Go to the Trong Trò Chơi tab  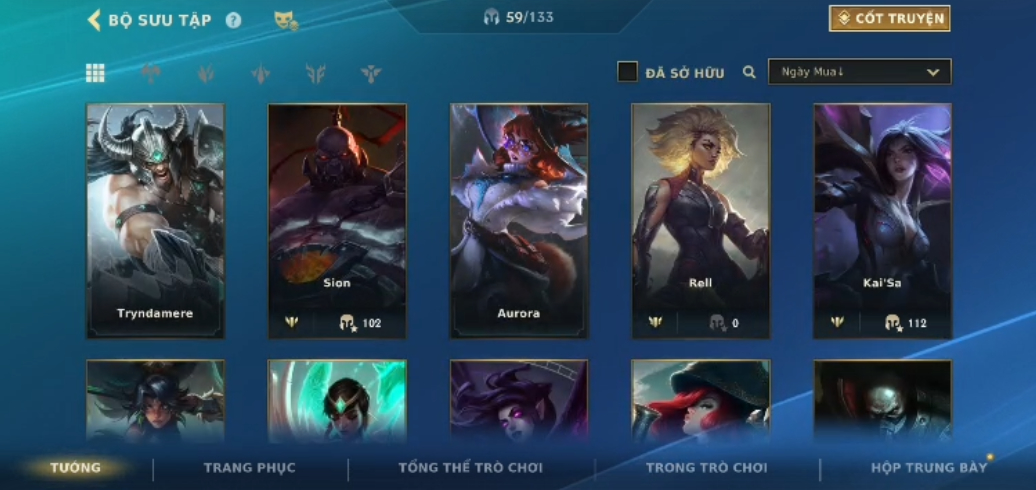706,468
